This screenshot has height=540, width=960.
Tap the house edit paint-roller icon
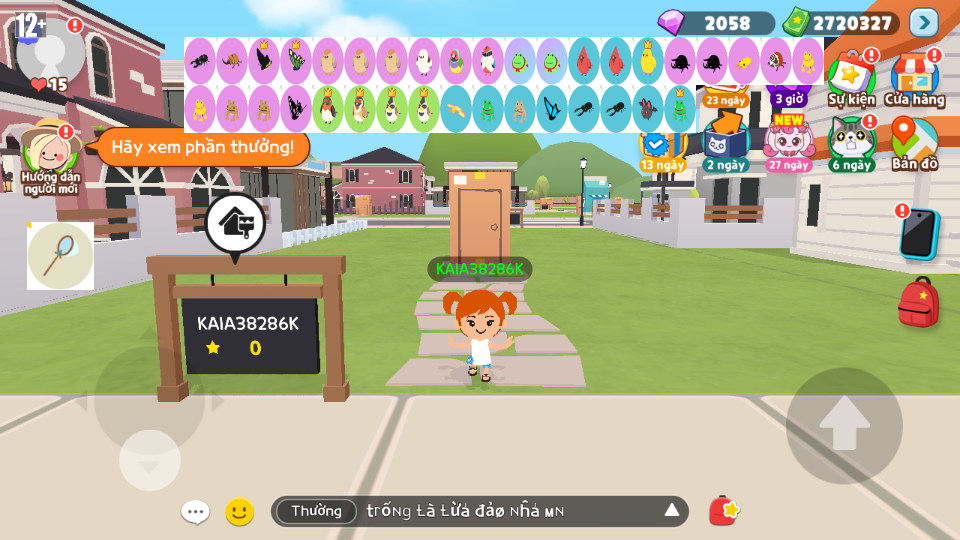pyautogui.click(x=236, y=223)
